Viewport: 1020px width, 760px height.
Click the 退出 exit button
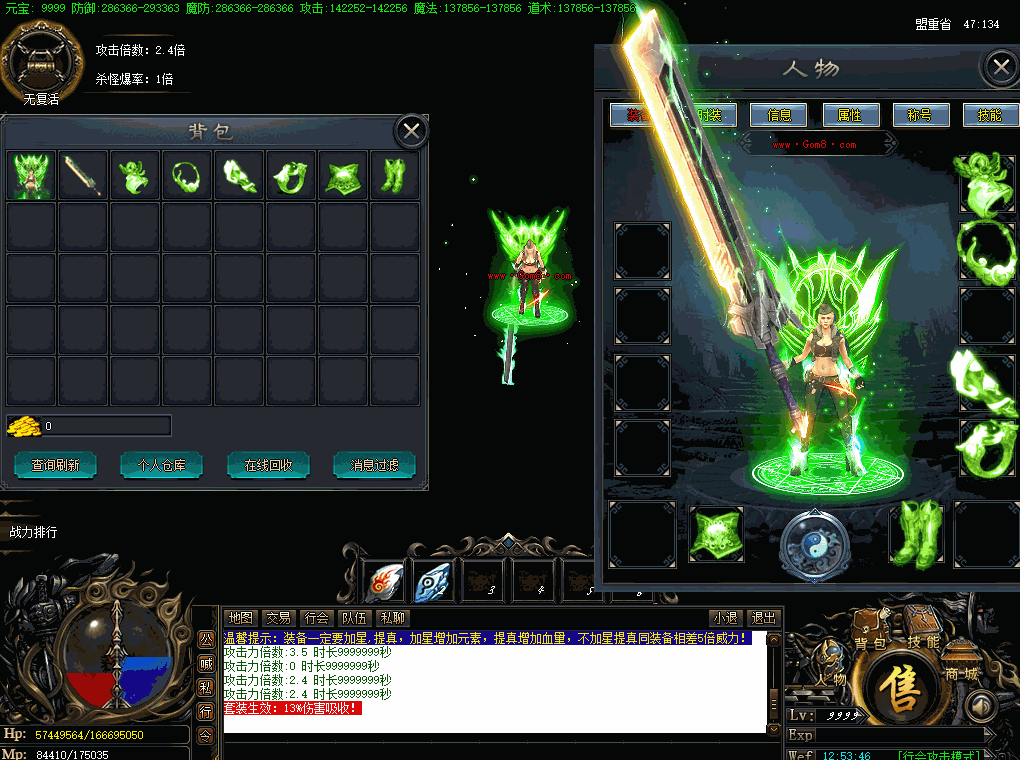[764, 618]
